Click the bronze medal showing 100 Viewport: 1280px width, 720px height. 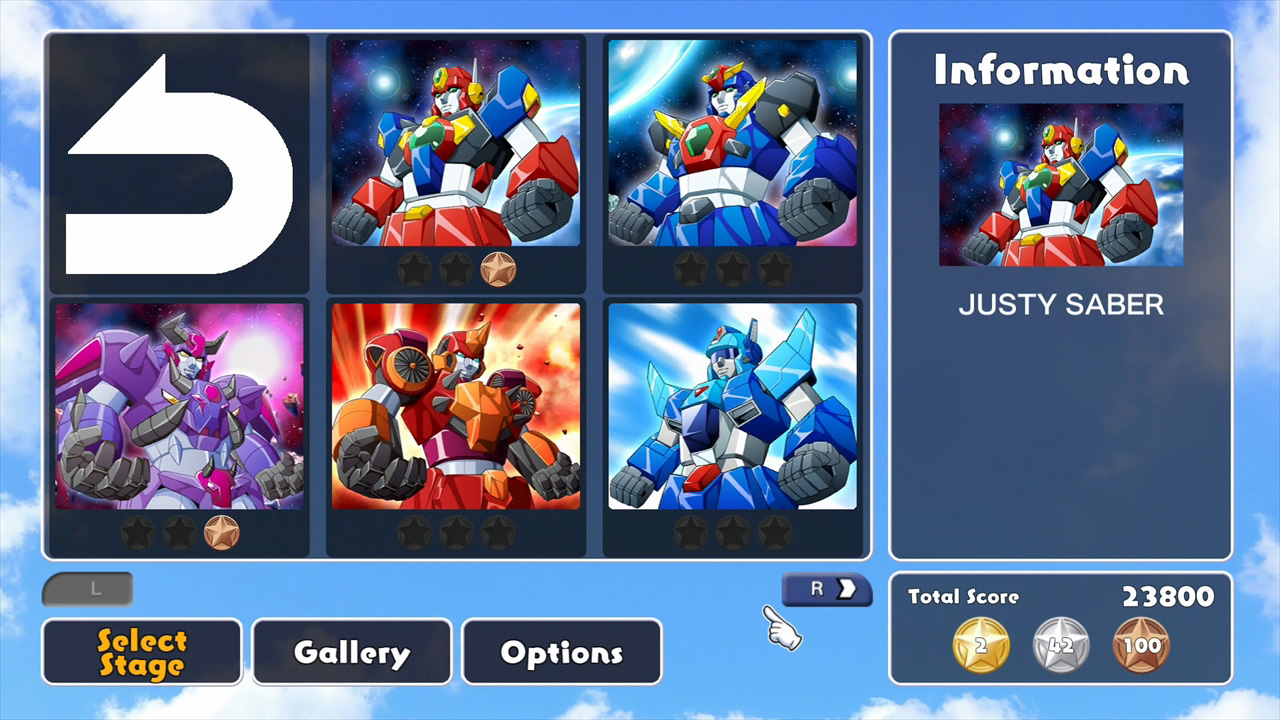point(1141,645)
